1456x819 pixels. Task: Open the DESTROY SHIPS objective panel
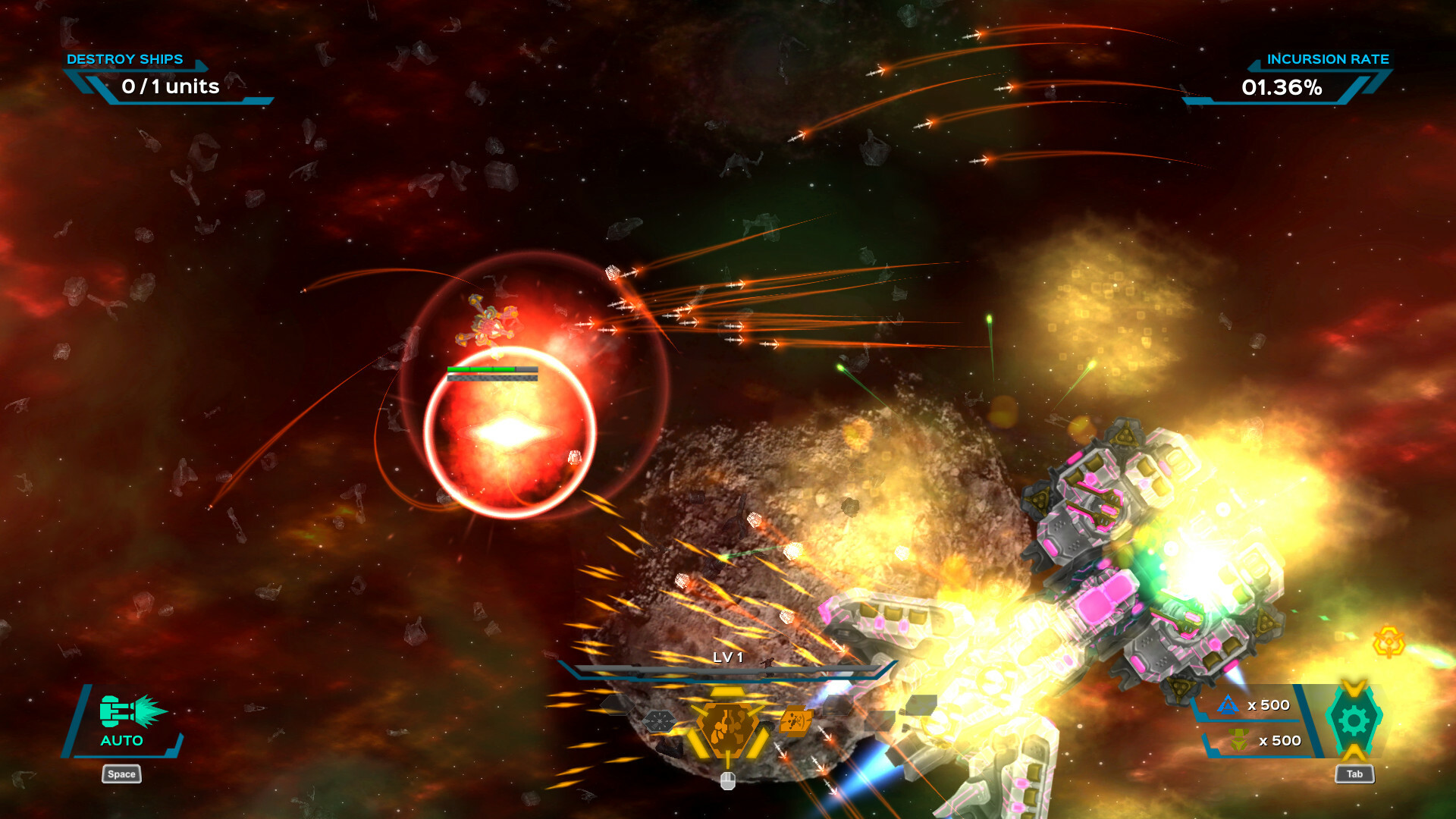(125, 58)
